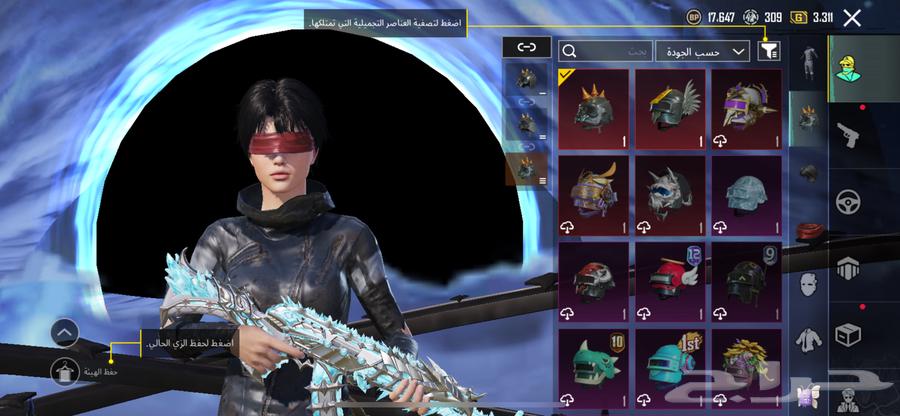Click the cosmetic search field
Screen dimensions: 900x416
[605, 50]
